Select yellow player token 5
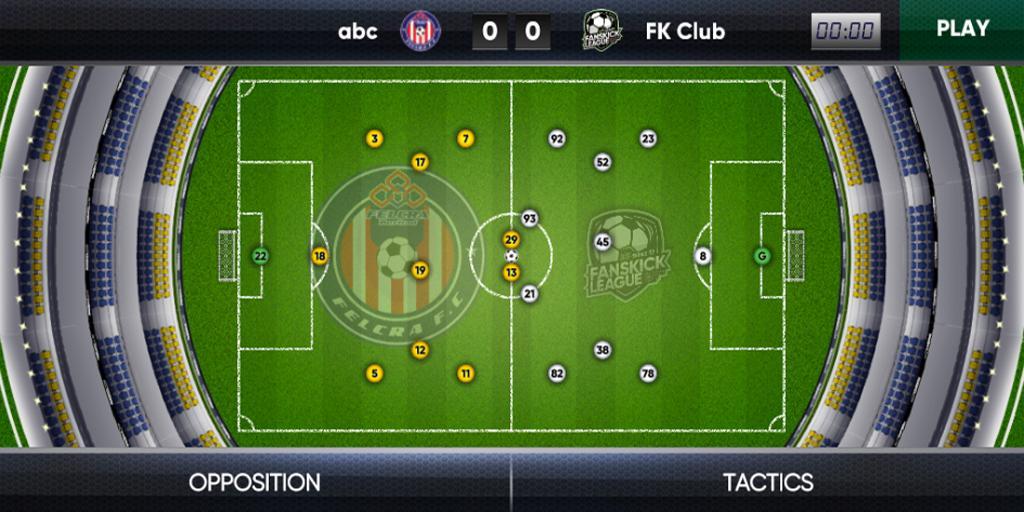The width and height of the screenshot is (1024, 512). pyautogui.click(x=374, y=373)
